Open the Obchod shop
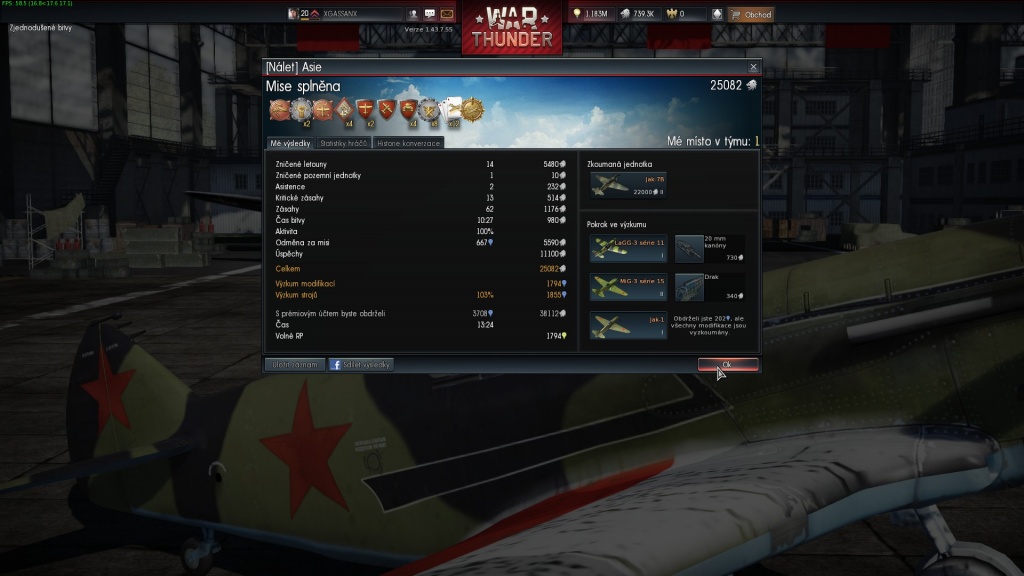 pos(751,15)
